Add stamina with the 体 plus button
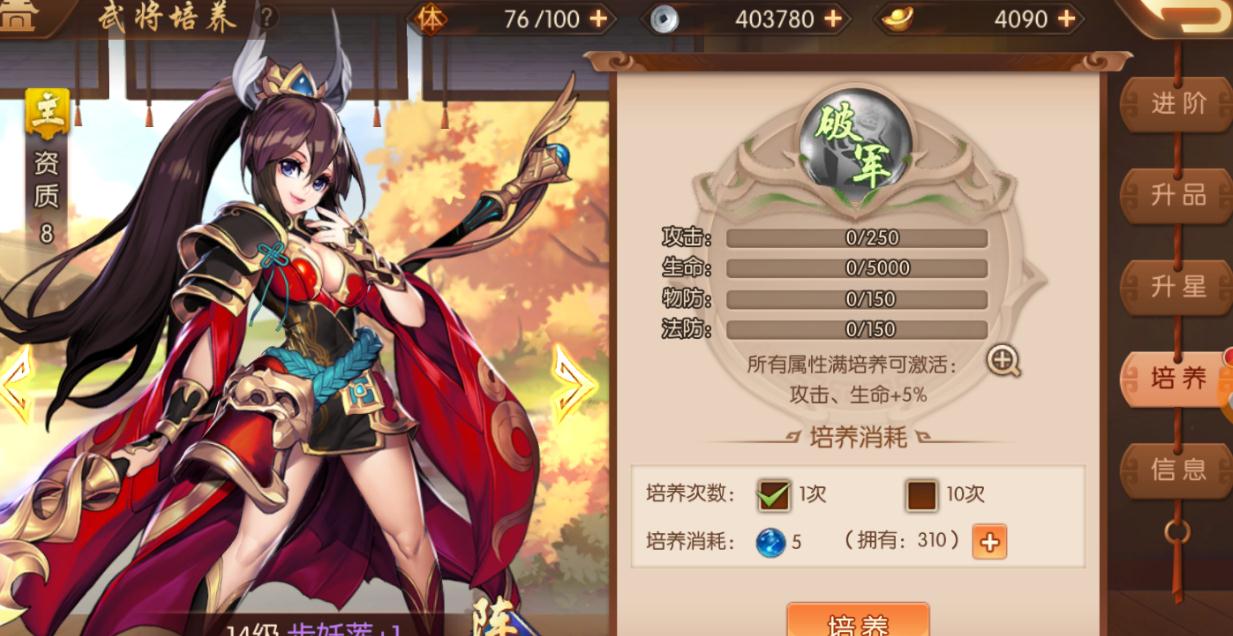 pyautogui.click(x=597, y=19)
